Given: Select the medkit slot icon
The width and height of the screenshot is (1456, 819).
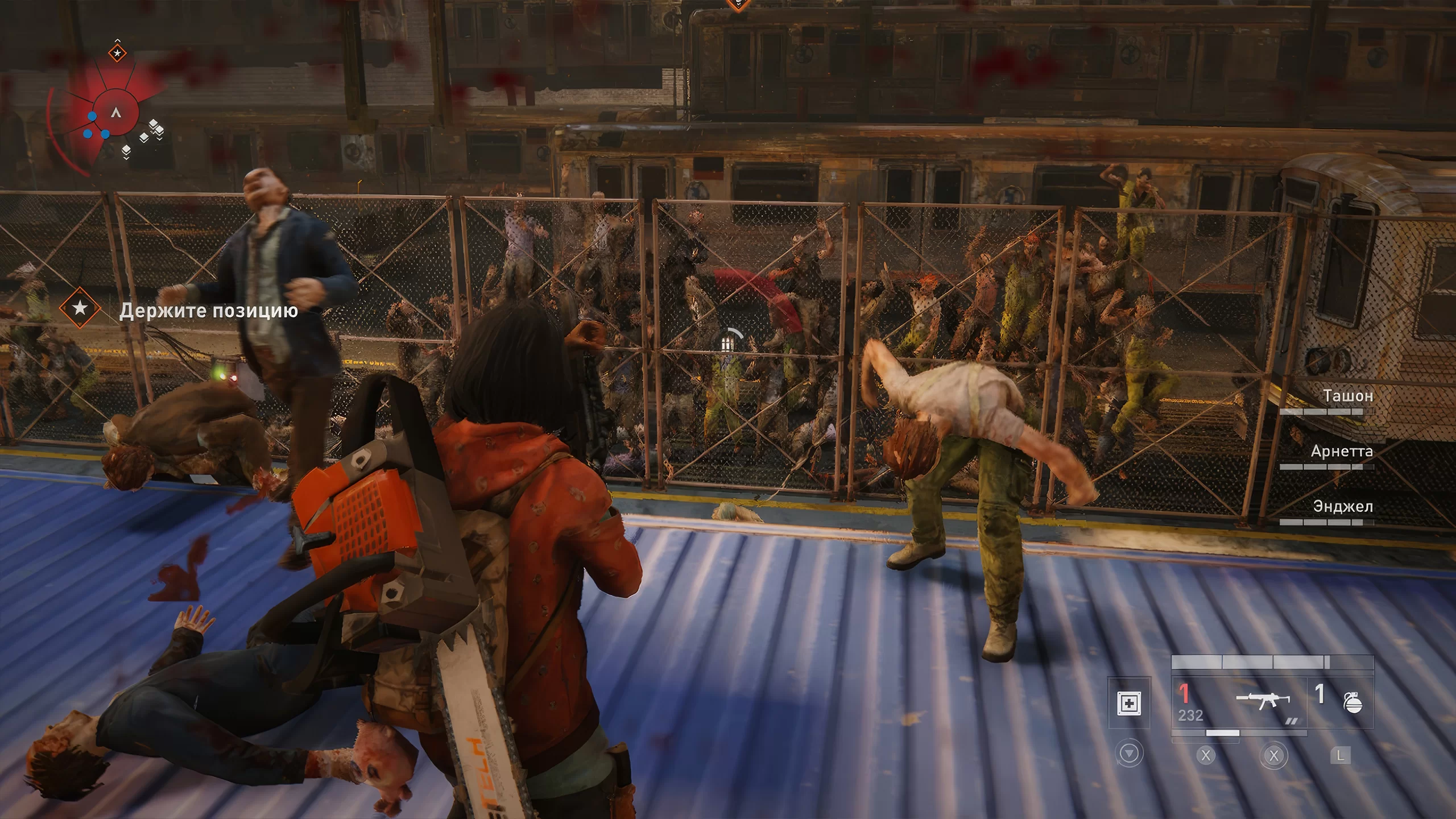Looking at the screenshot, I should 1129,704.
